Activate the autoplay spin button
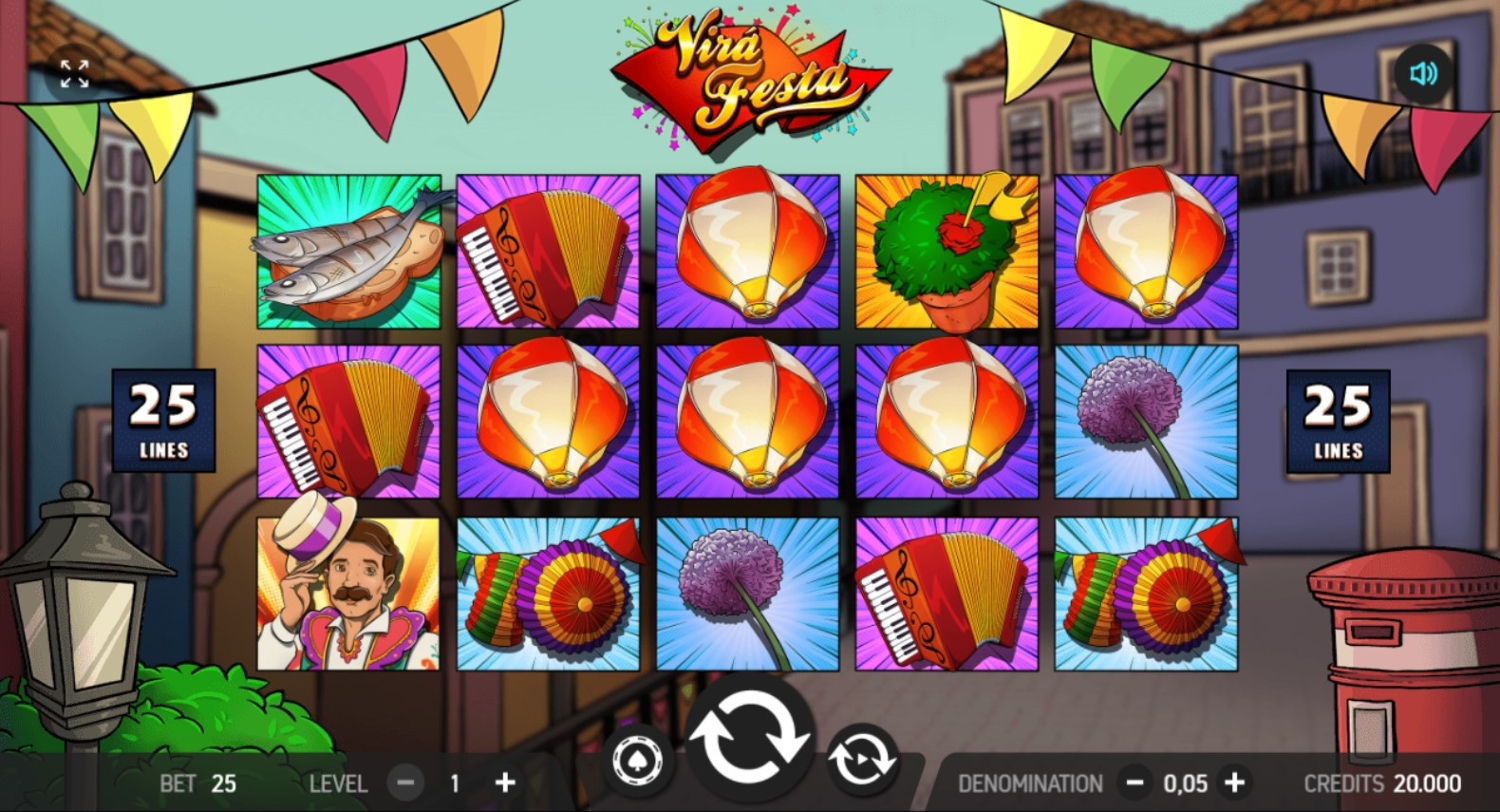This screenshot has width=1500, height=812. pyautogui.click(x=862, y=762)
